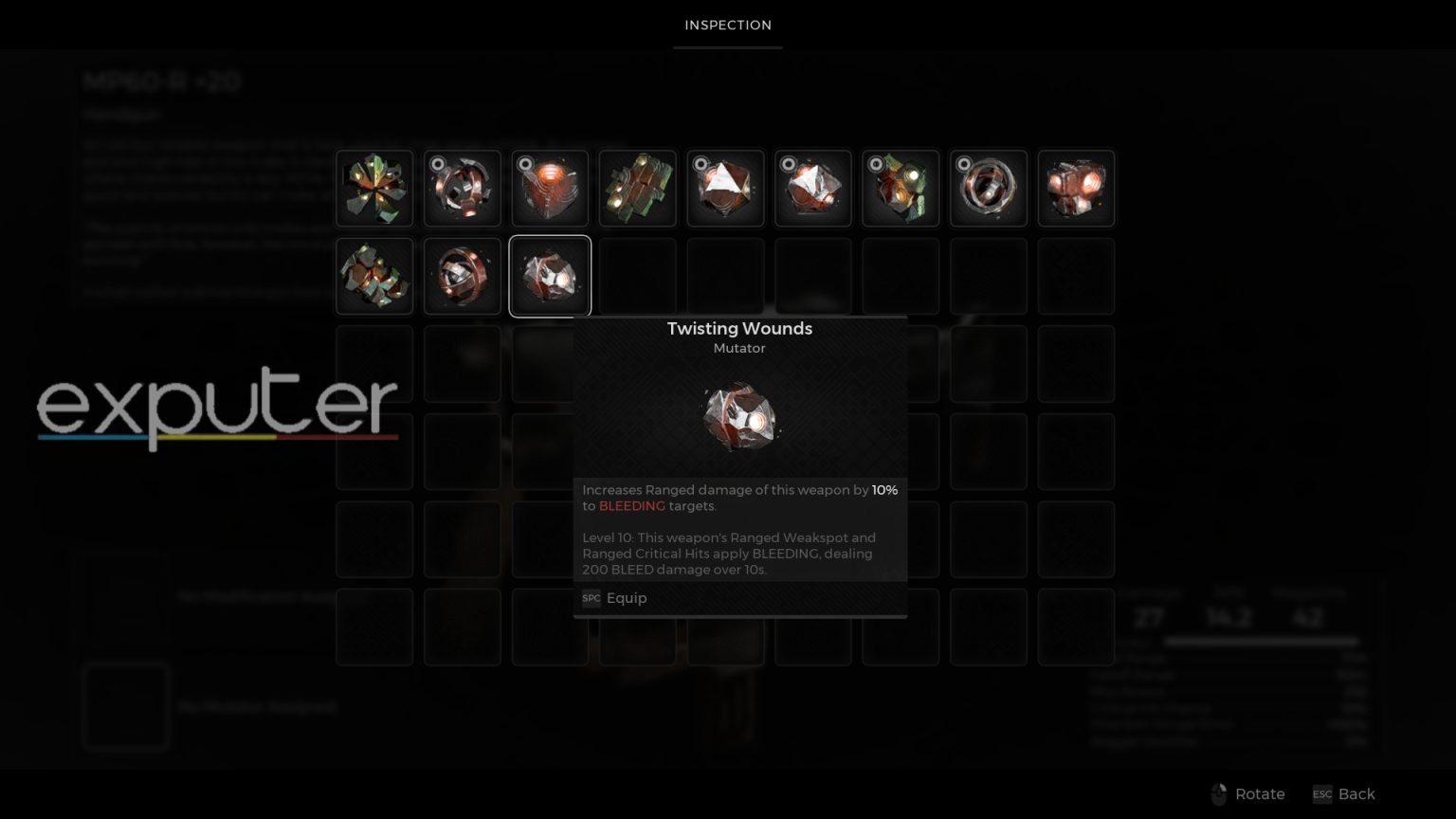Toggle the equipped circle on the copper ring mutator
This screenshot has height=819, width=1456.
coord(964,163)
